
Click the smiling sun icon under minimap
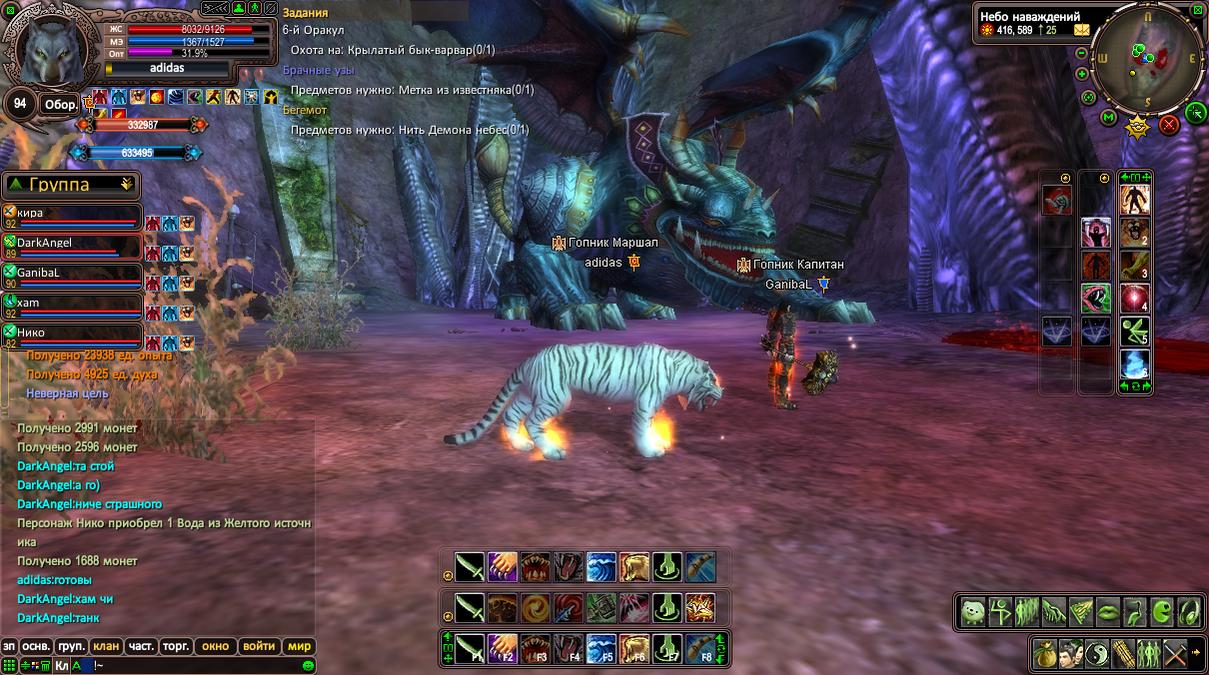pyautogui.click(x=1137, y=126)
